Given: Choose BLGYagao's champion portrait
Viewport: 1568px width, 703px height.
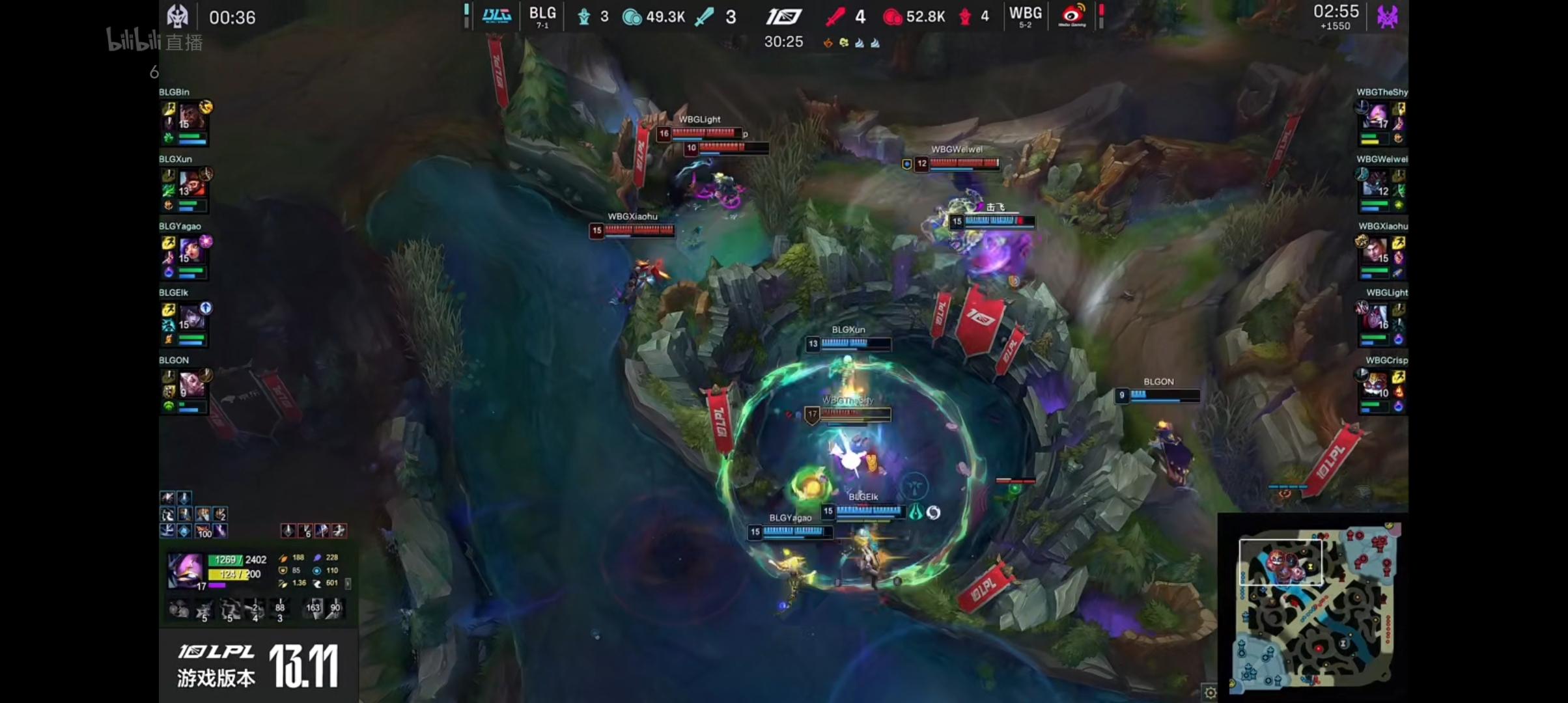Looking at the screenshot, I should click(x=189, y=251).
